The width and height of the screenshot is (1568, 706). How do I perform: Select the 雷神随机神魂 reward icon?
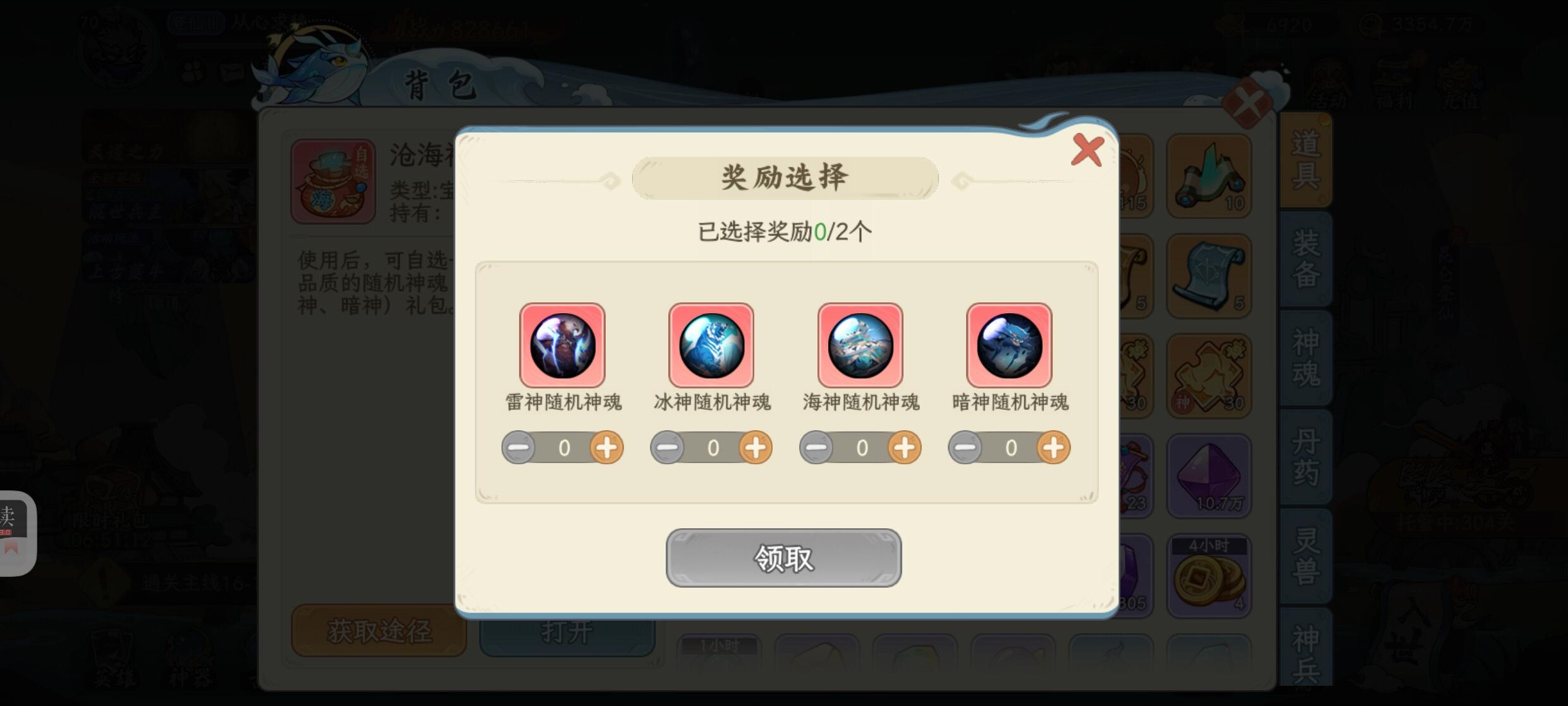click(x=562, y=345)
